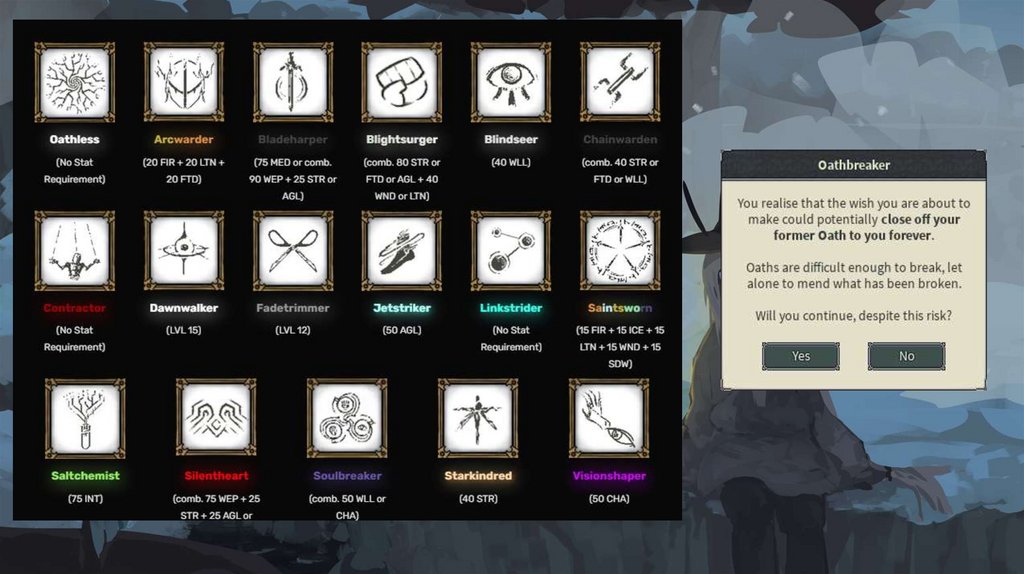Select the Saltchemist oath icon
The width and height of the screenshot is (1024, 574).
point(85,418)
